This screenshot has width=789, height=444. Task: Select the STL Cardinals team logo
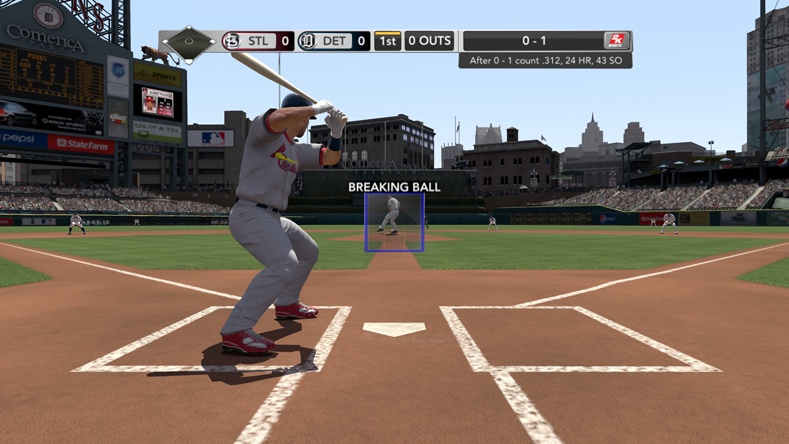pos(231,42)
